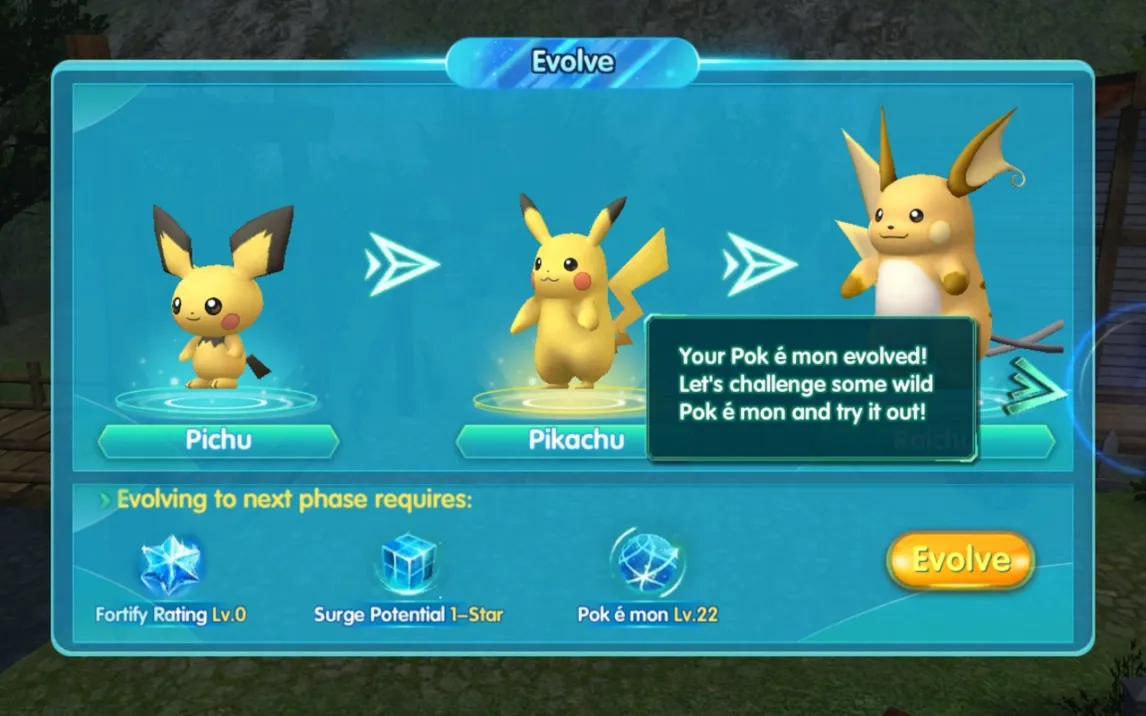Click the orange Evolve button

959,560
